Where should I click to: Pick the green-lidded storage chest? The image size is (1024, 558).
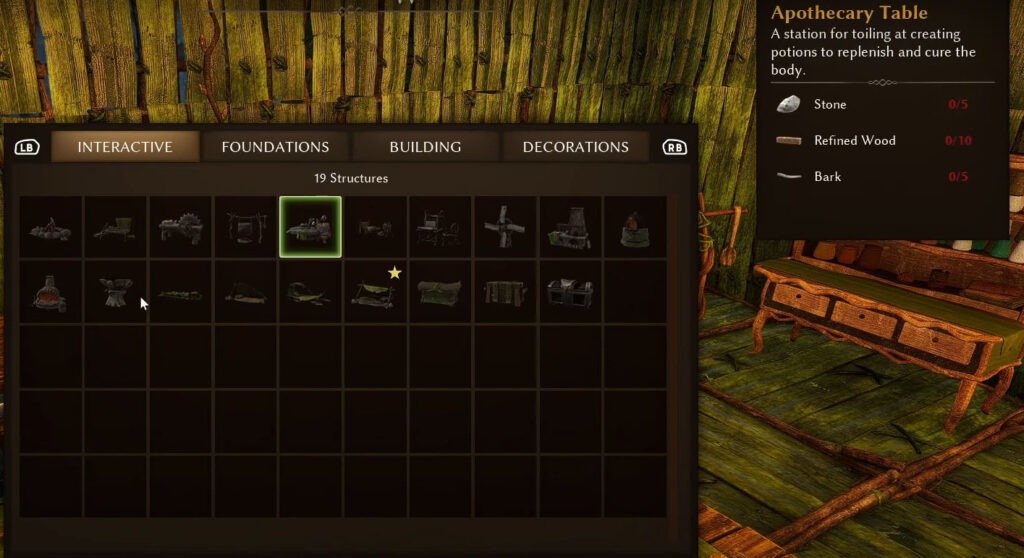[x=440, y=292]
